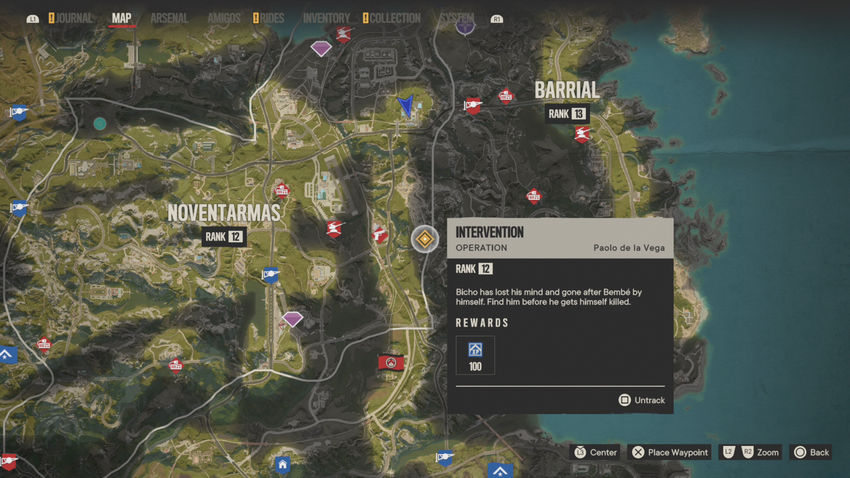Select the blue player arrow on map
This screenshot has width=850, height=478.
[406, 104]
